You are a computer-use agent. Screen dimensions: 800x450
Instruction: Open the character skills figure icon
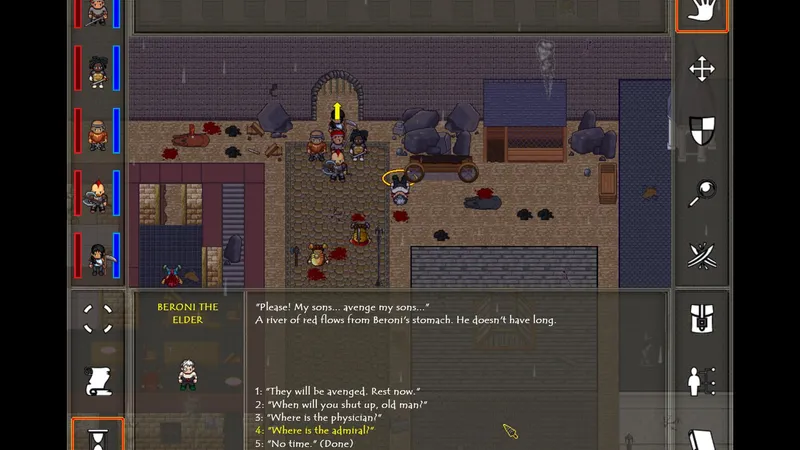tap(701, 381)
